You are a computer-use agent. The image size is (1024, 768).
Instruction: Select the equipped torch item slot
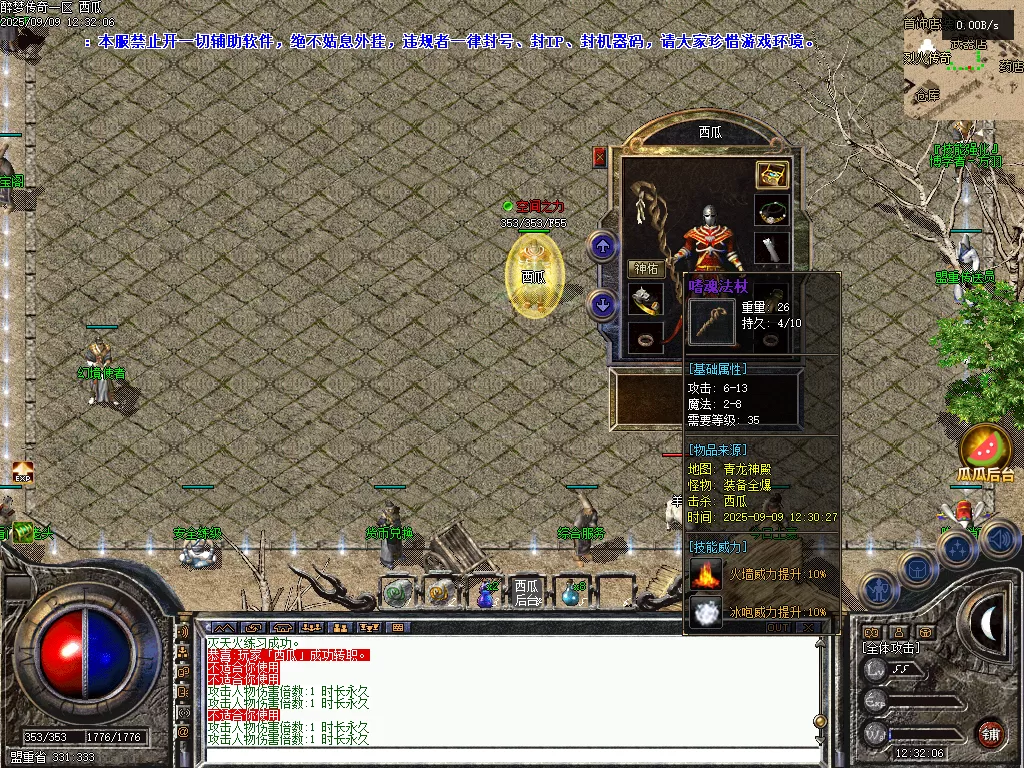771,247
